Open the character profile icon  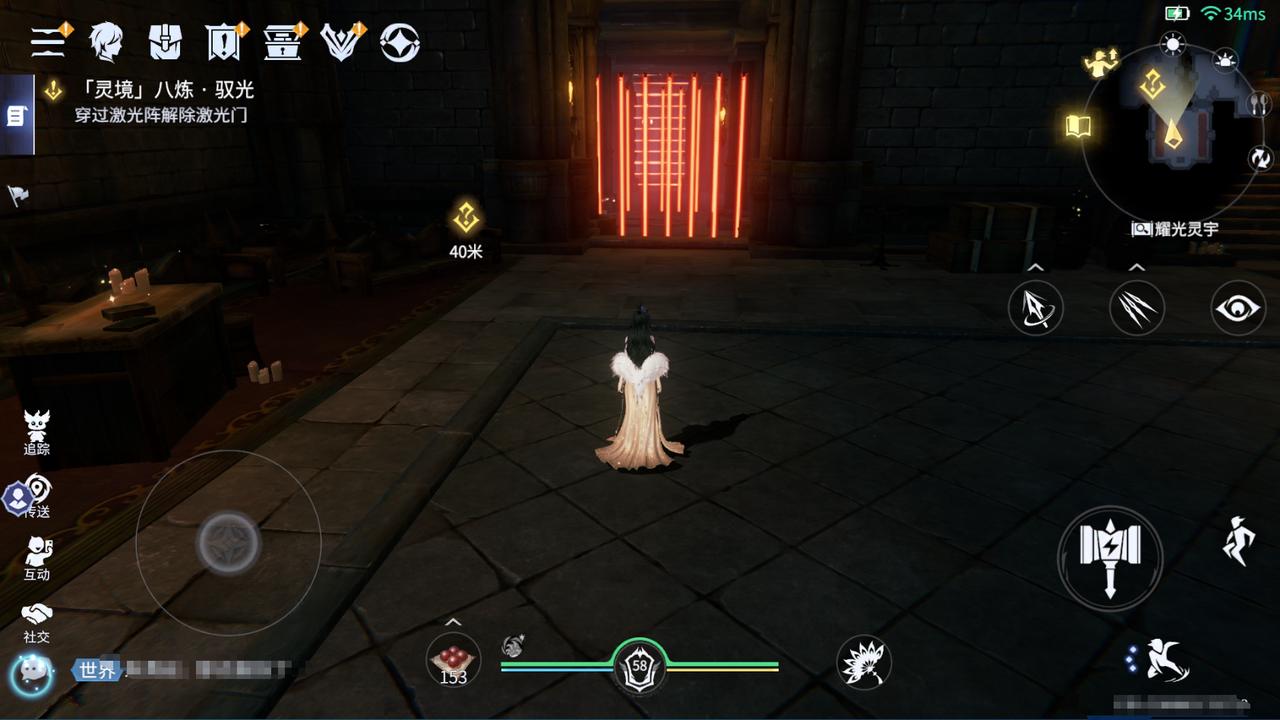tap(106, 42)
